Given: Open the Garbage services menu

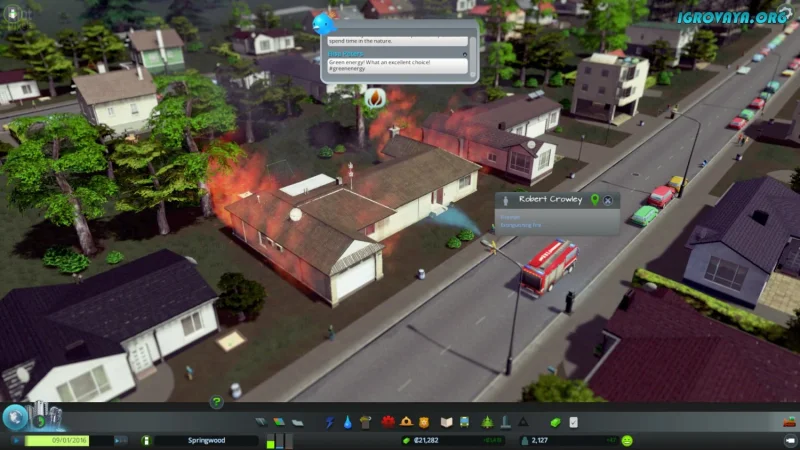Looking at the screenshot, I should 366,422.
